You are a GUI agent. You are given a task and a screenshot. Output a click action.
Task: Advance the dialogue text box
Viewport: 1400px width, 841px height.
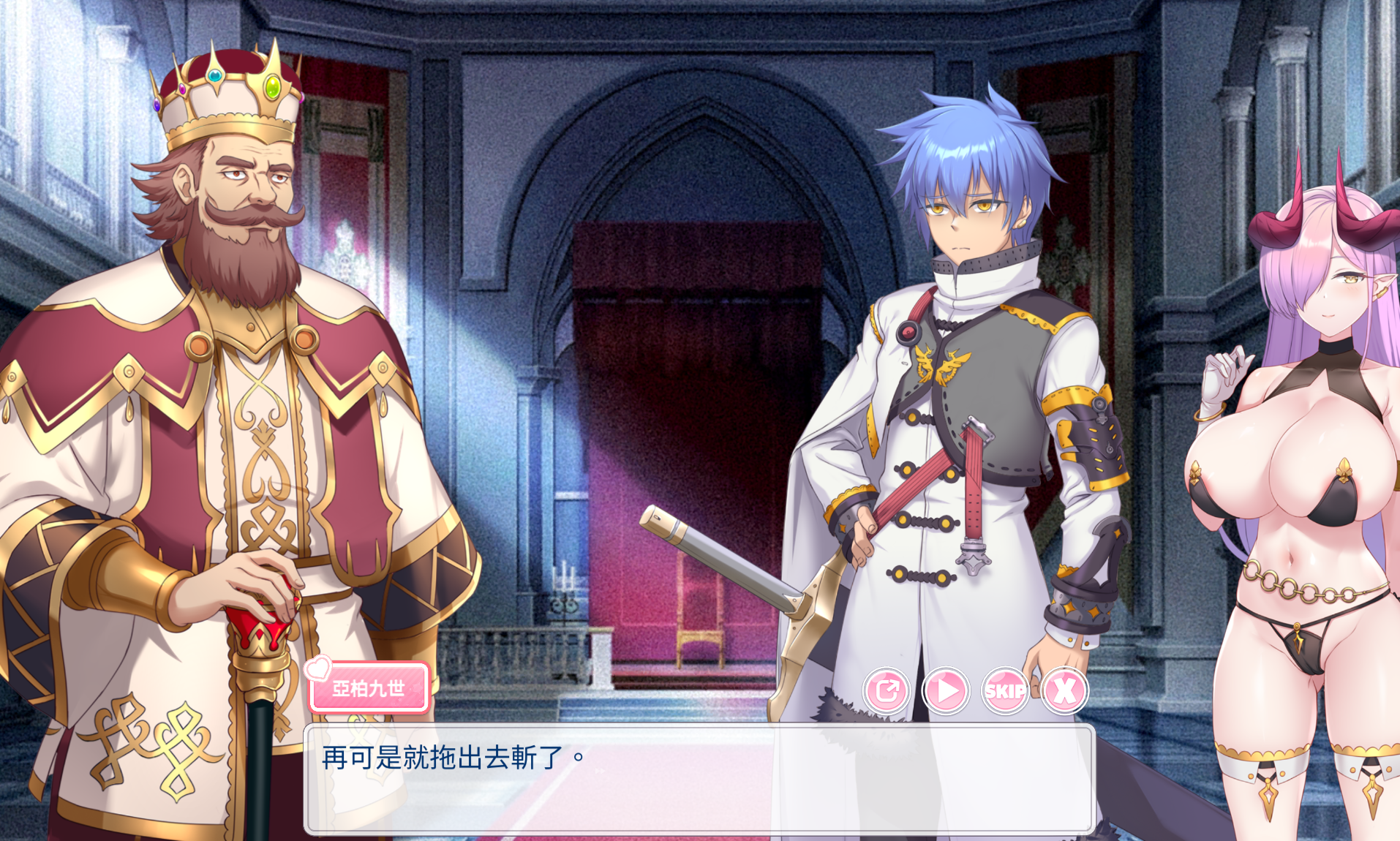tap(699, 778)
